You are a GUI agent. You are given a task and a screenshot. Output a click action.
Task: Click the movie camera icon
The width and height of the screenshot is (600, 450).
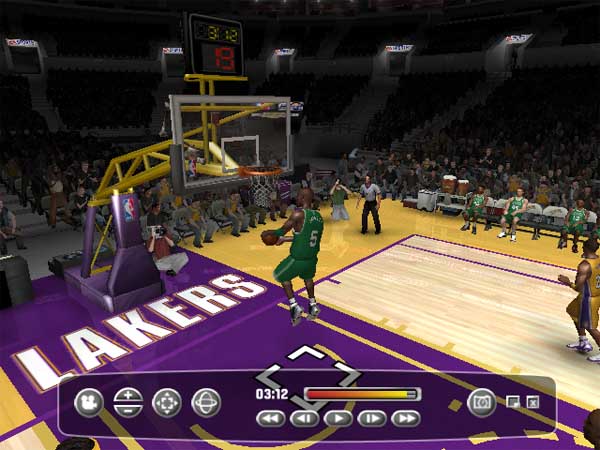coord(89,402)
